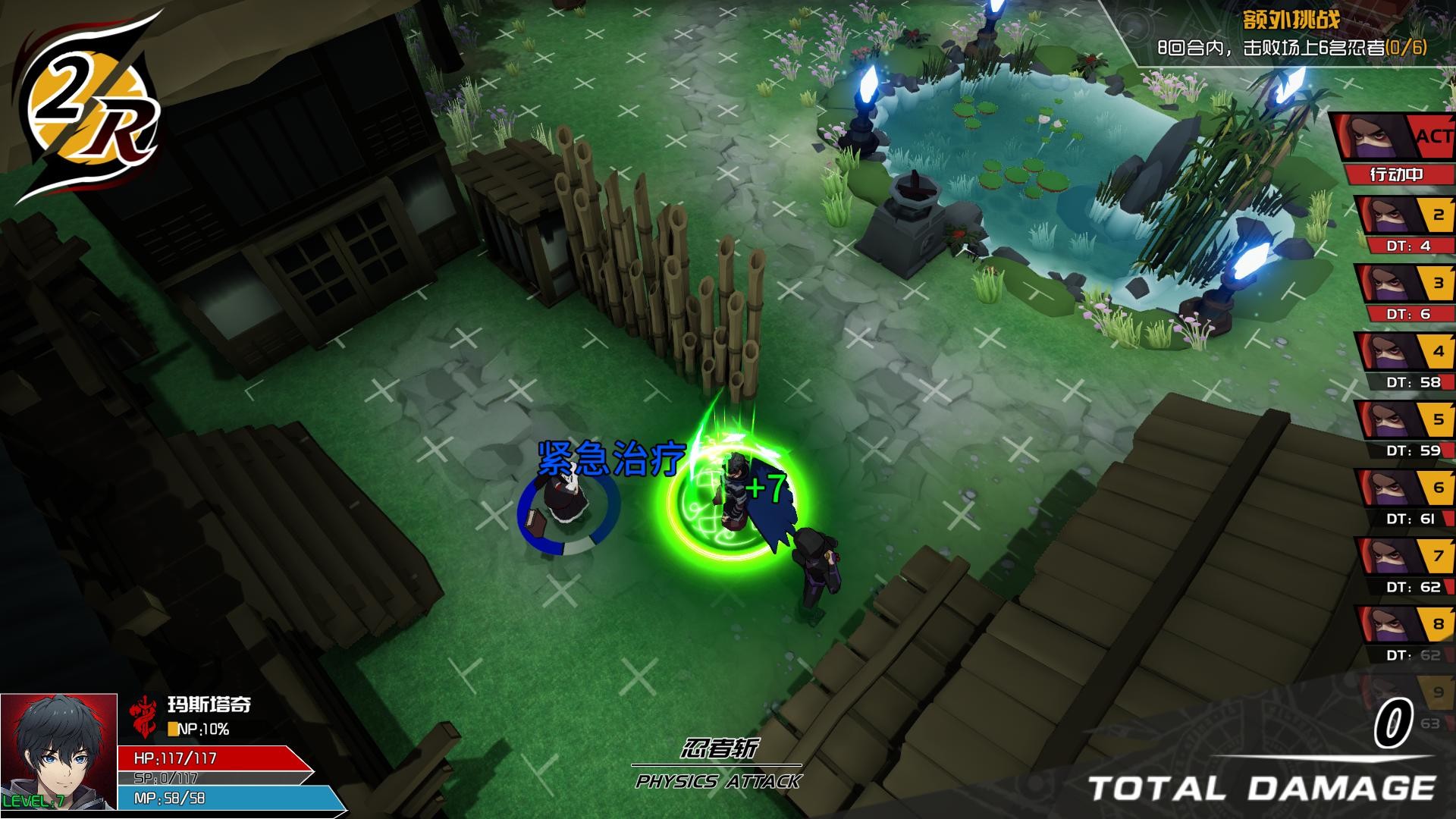The height and width of the screenshot is (819, 1456).
Task: Click the 行动中 status banner
Action: pyautogui.click(x=1395, y=174)
